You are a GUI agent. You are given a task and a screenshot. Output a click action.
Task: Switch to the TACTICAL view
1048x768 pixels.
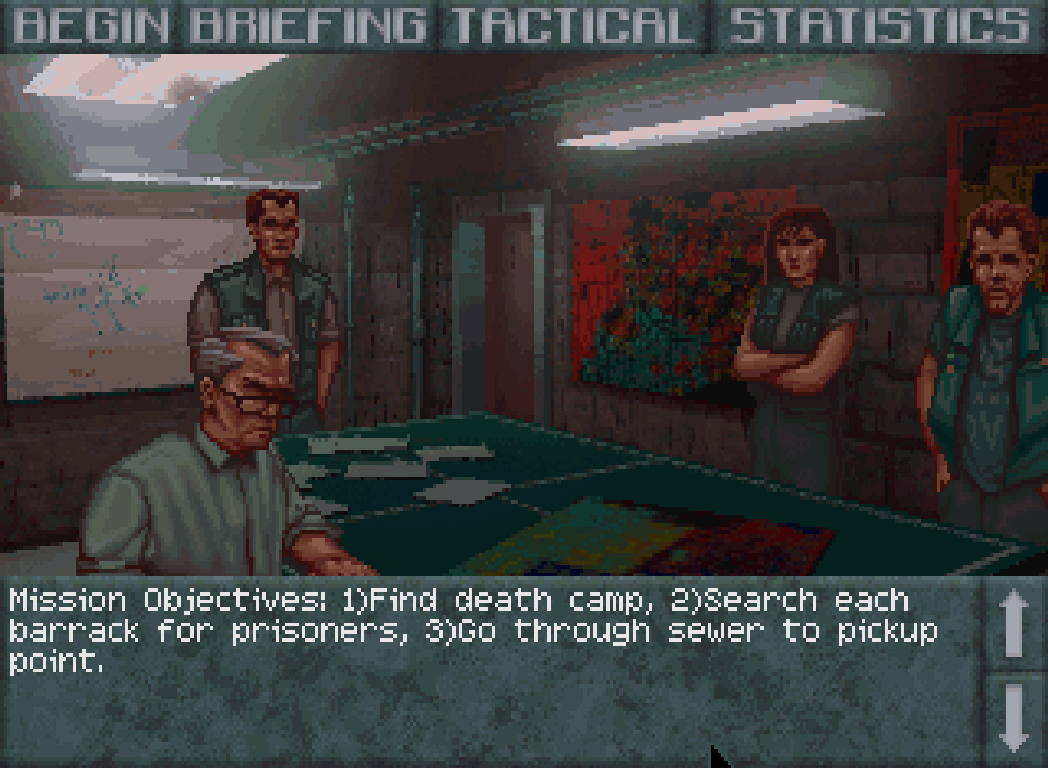[572, 26]
